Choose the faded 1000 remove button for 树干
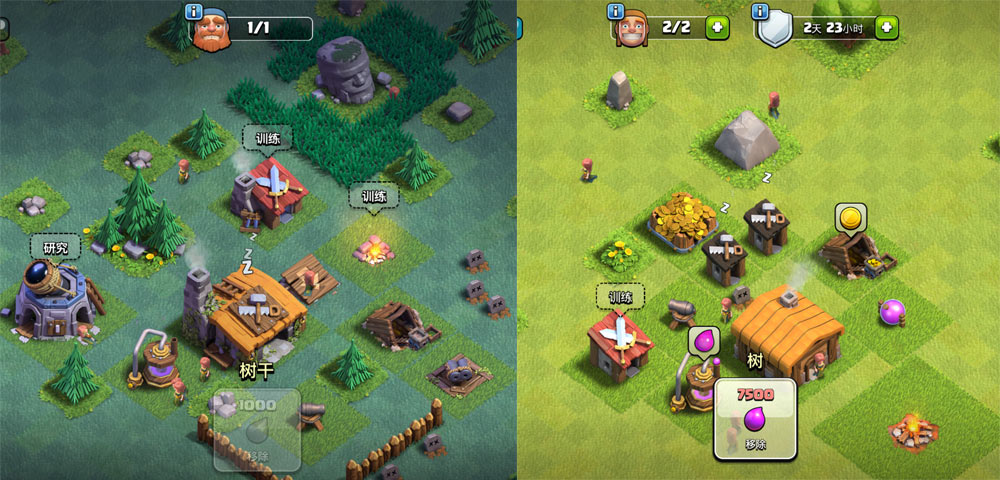Viewport: 1000px width, 480px height. click(x=256, y=428)
